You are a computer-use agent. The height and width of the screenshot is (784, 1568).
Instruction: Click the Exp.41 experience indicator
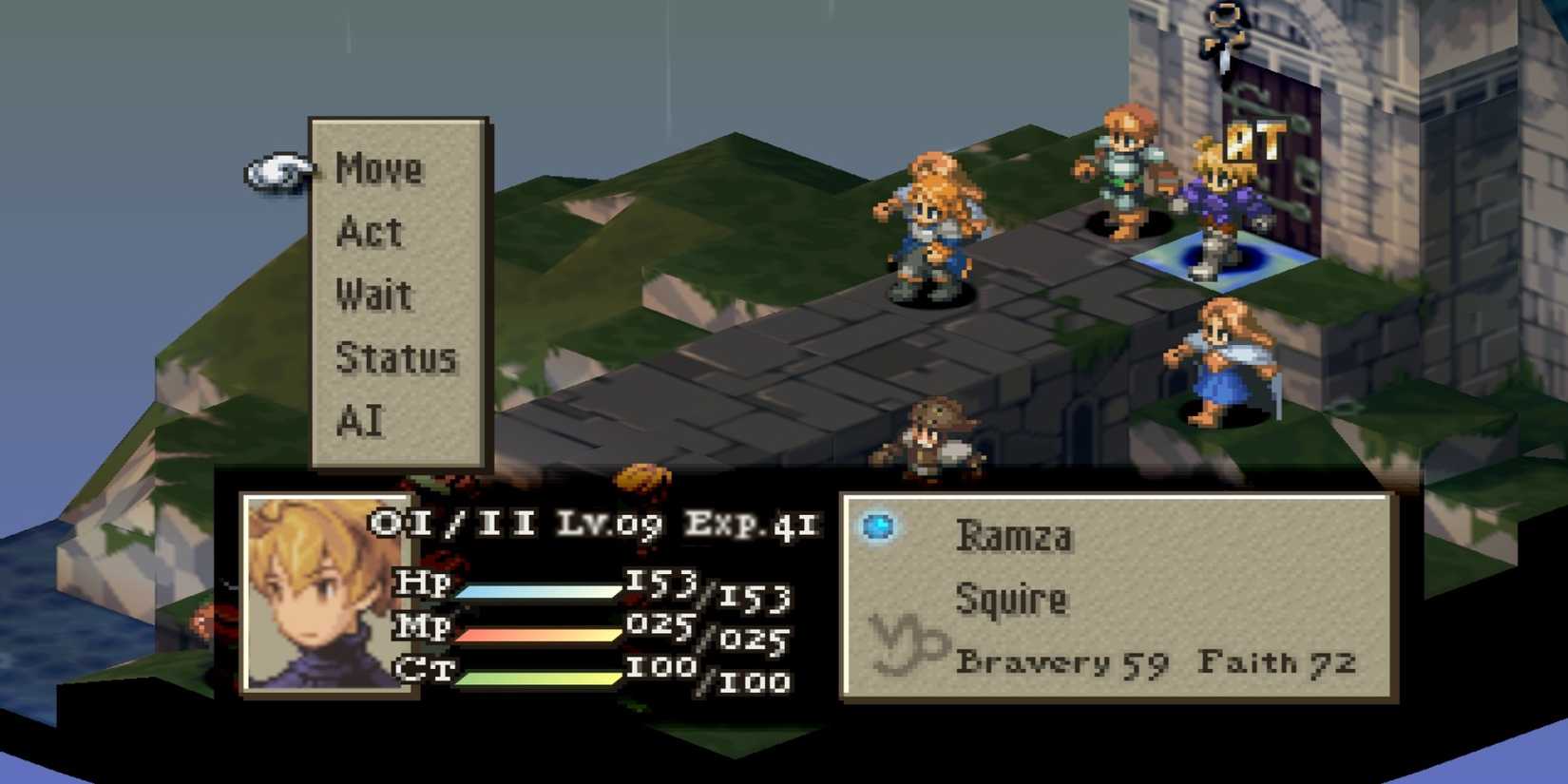[x=751, y=524]
